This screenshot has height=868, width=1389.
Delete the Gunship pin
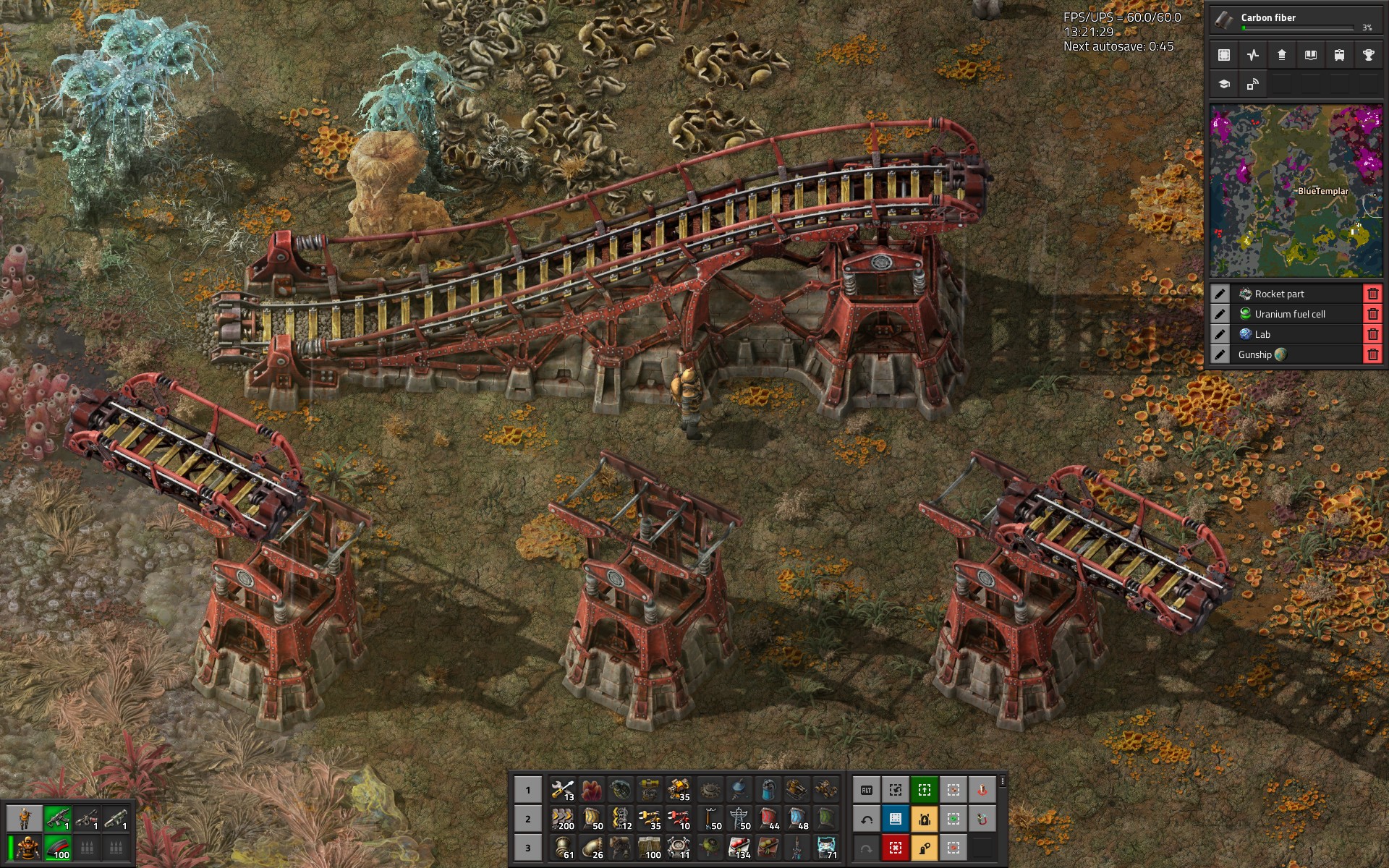pyautogui.click(x=1372, y=354)
